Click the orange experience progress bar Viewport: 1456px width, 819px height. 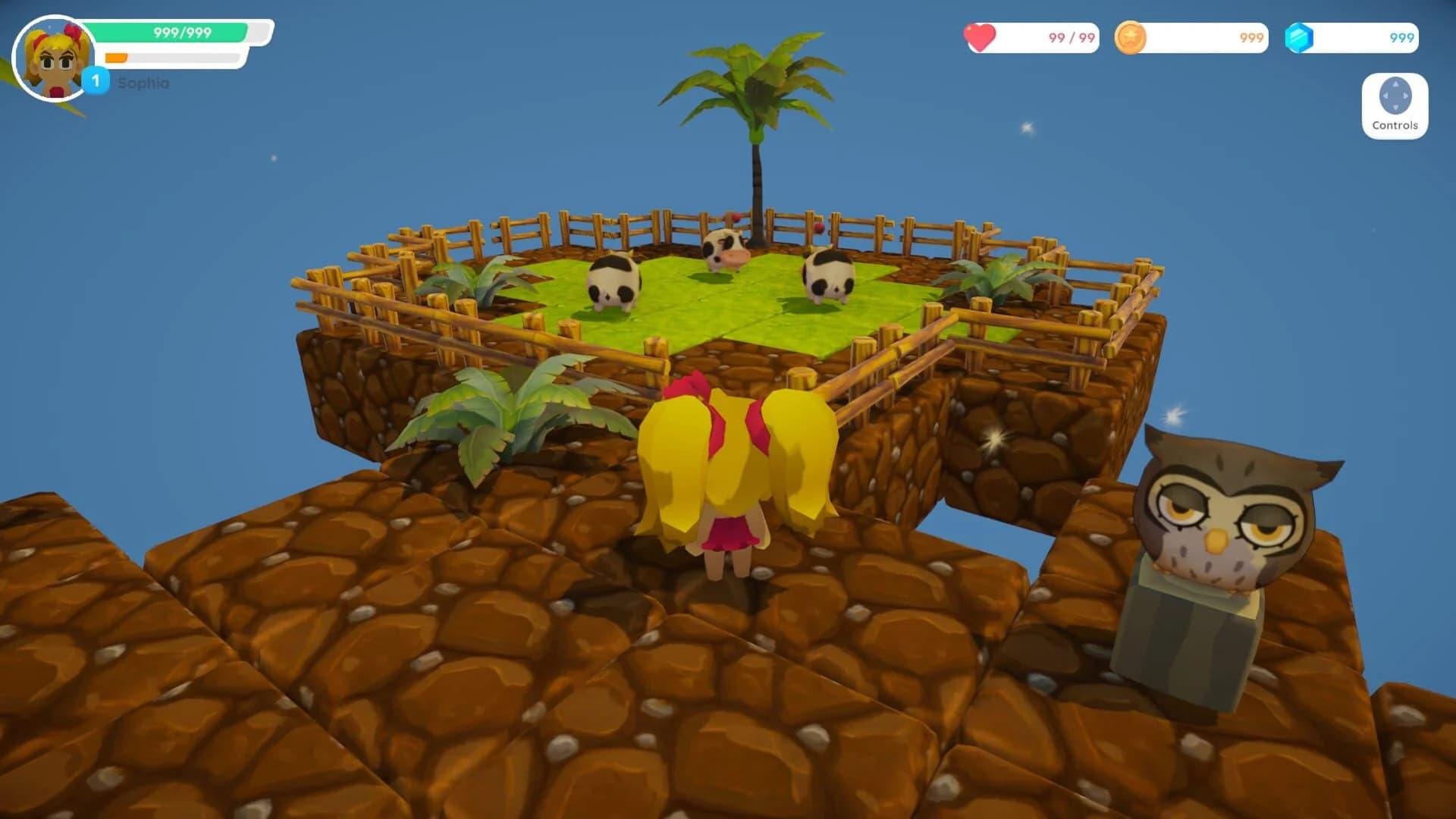coord(118,55)
